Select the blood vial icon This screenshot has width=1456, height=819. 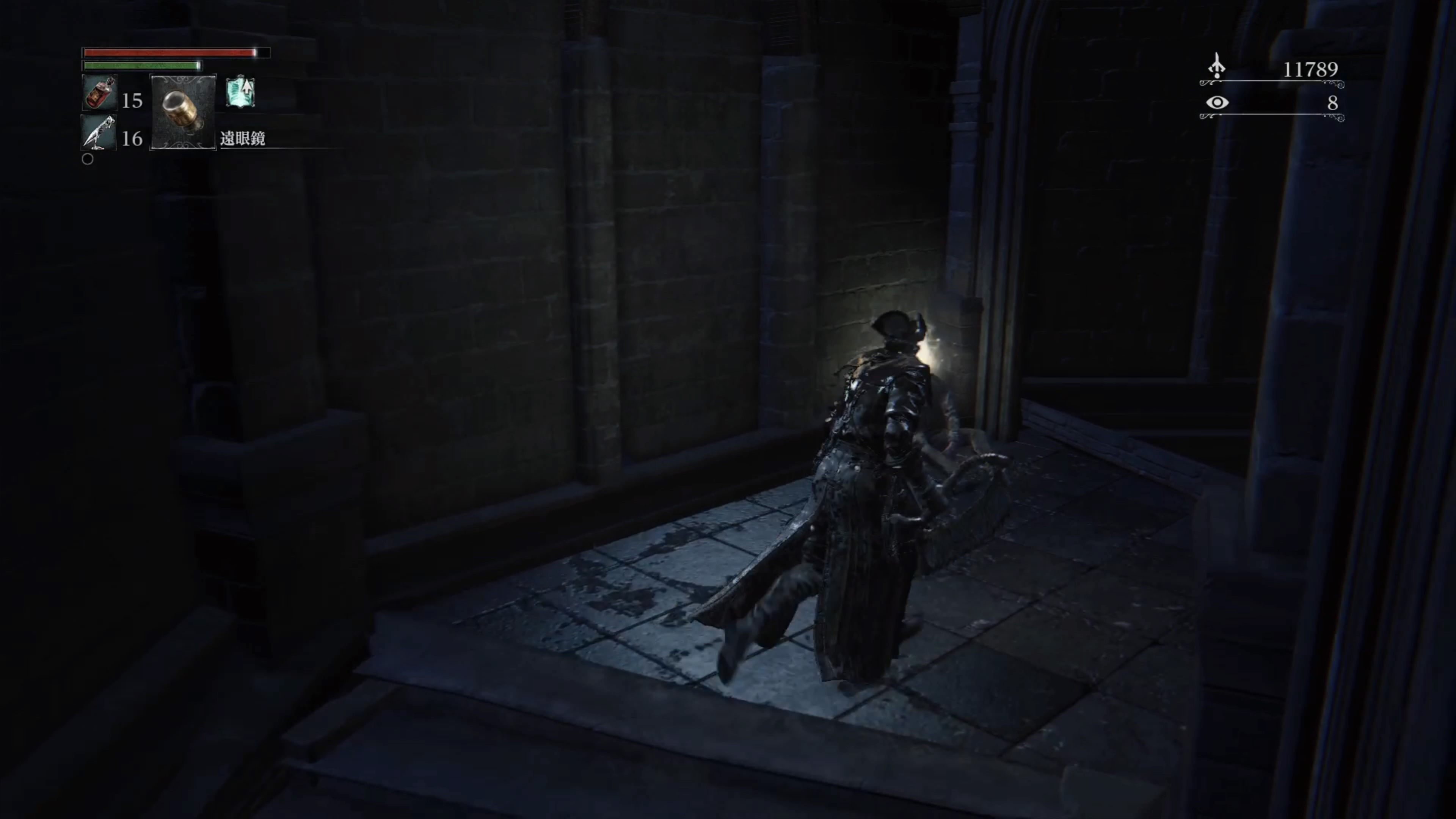tap(99, 93)
